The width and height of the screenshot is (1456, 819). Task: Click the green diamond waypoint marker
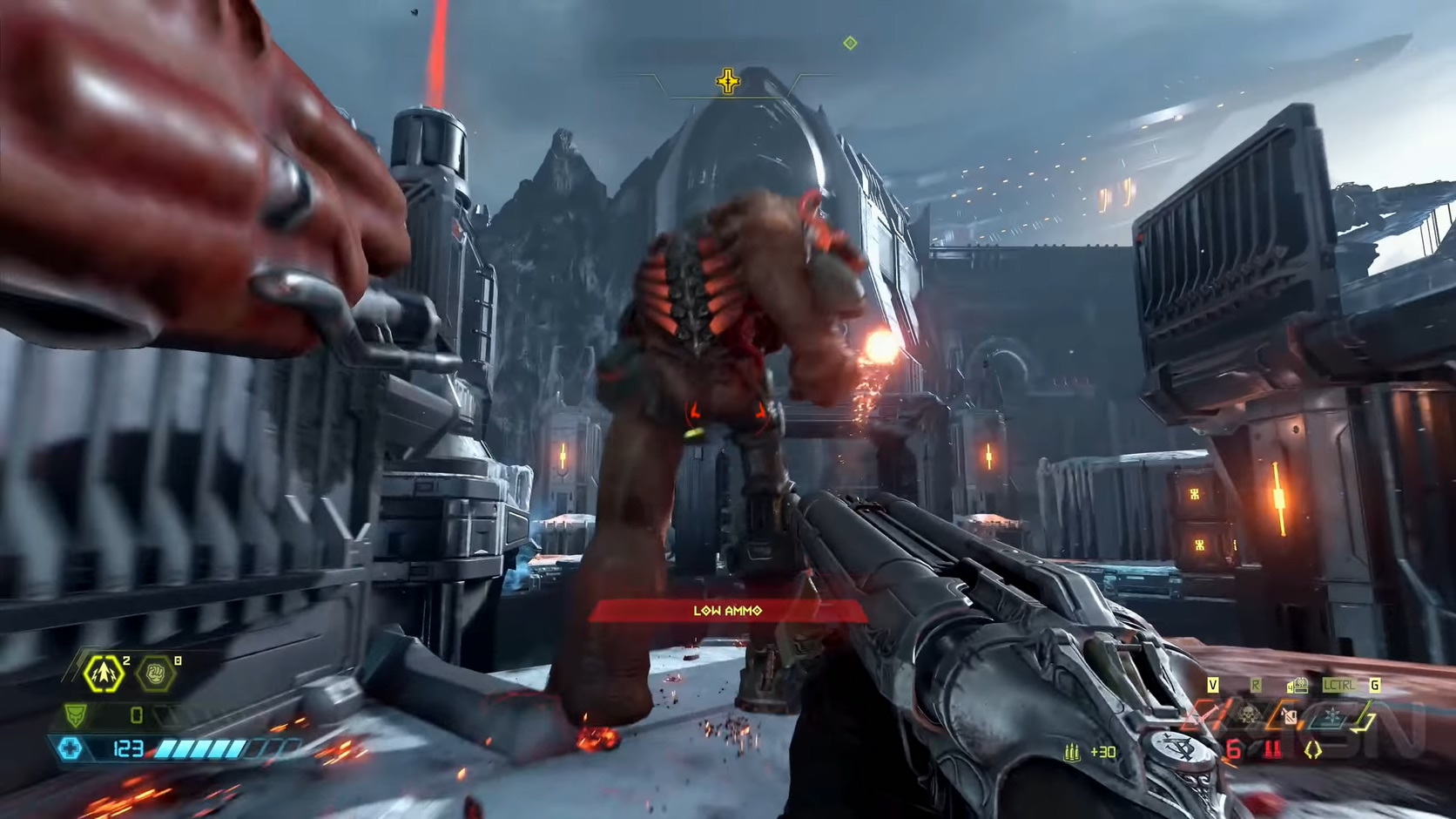[x=850, y=43]
